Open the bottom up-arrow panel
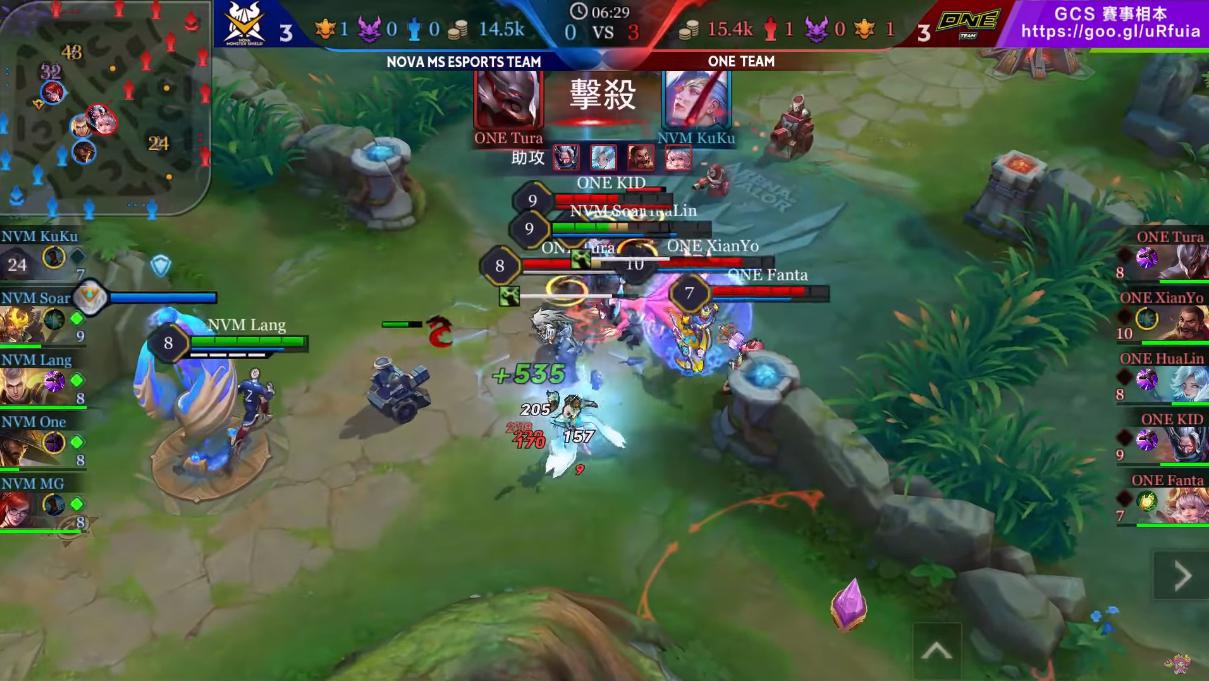 pos(936,651)
